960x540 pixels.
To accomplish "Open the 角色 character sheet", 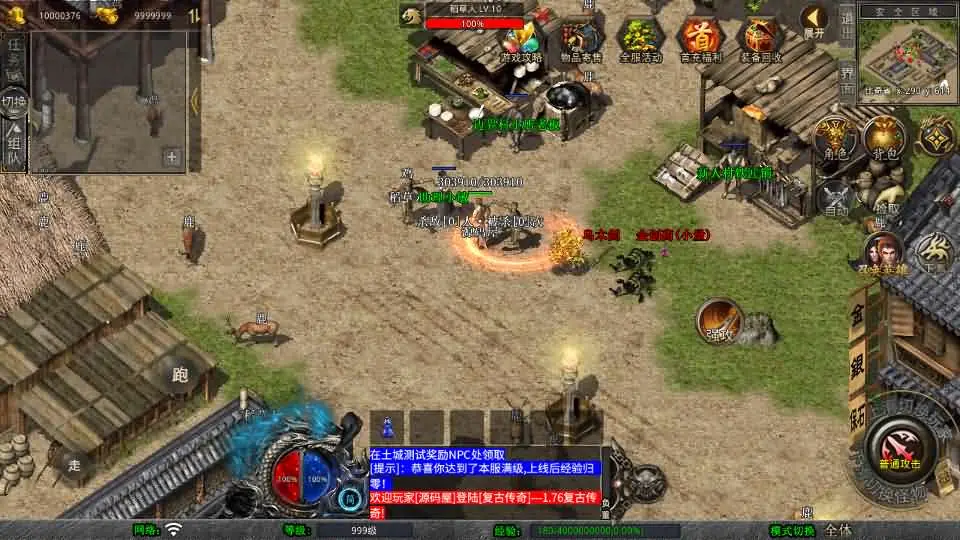I will tap(834, 138).
